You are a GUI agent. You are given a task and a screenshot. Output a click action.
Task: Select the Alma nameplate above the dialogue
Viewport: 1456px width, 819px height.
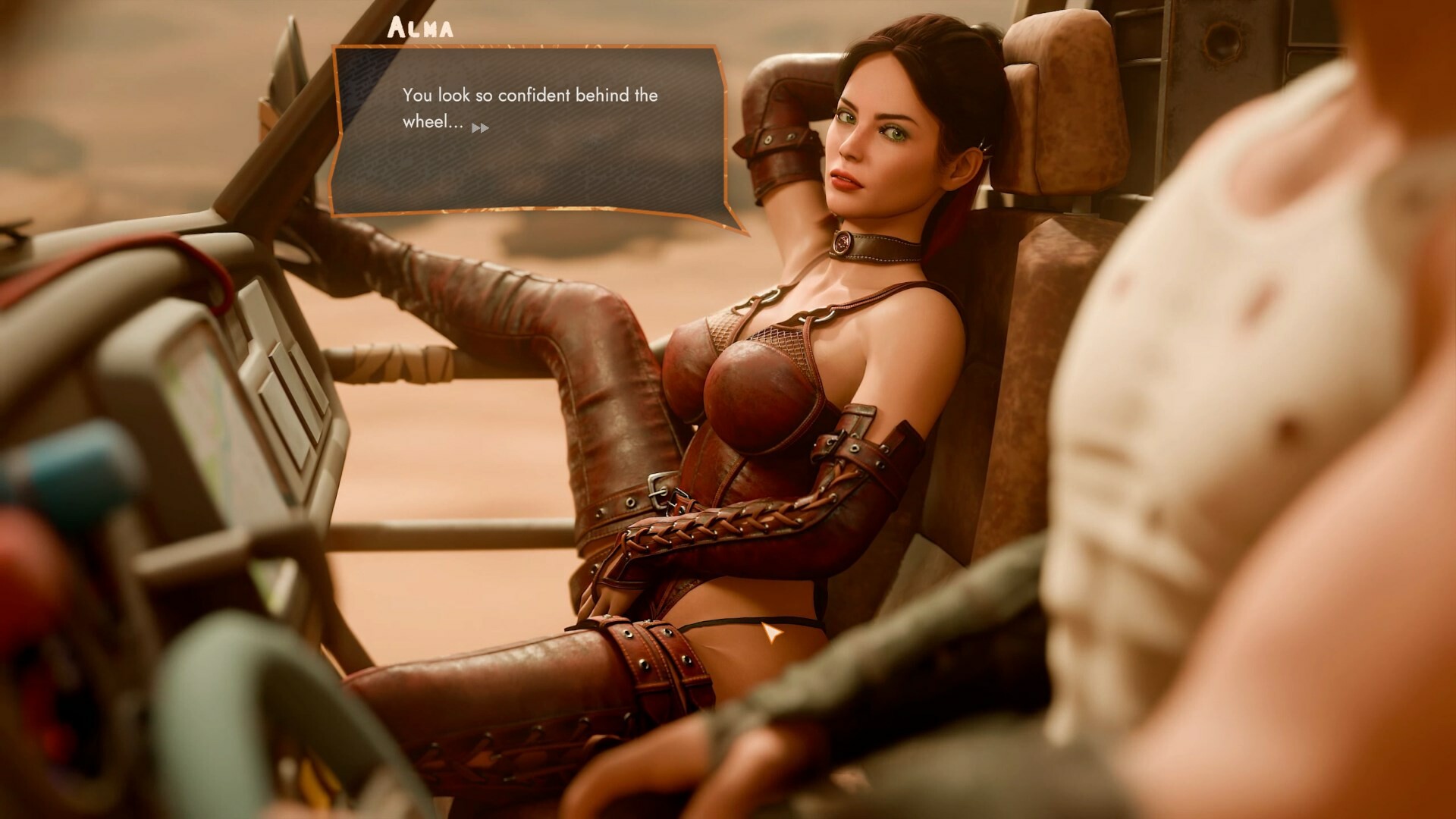click(x=420, y=29)
